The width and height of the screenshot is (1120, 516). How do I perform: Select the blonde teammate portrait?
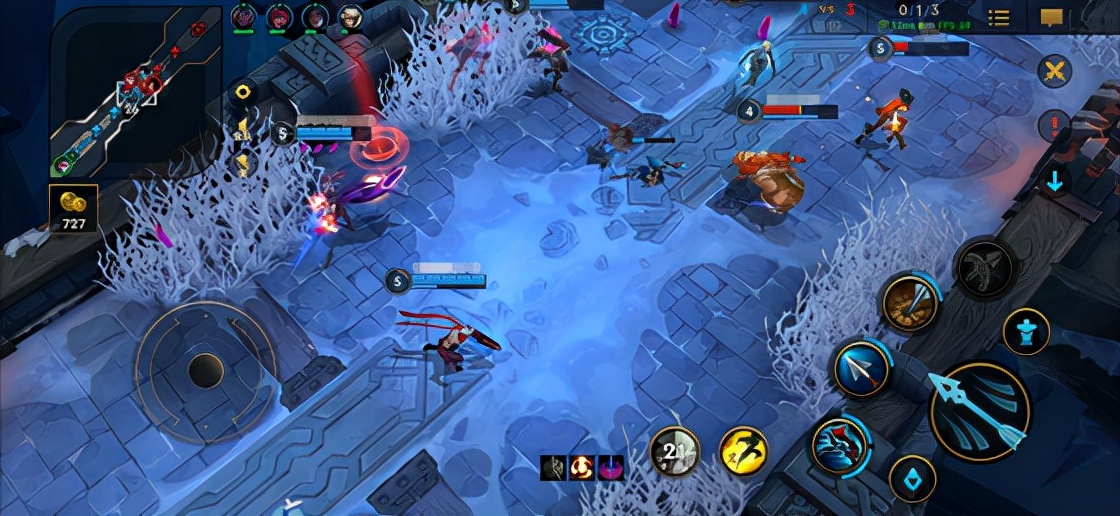point(350,16)
